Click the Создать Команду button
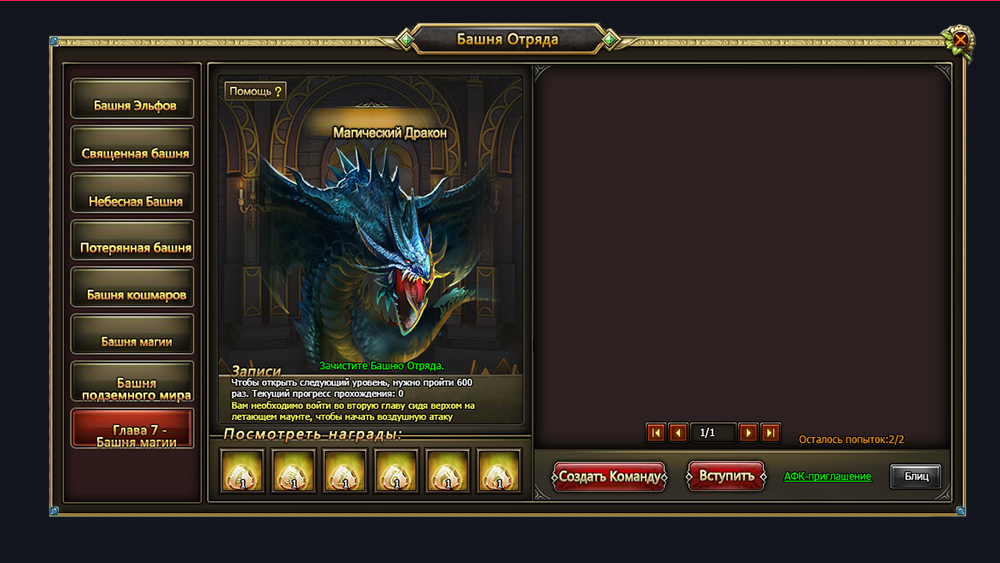 tap(609, 476)
